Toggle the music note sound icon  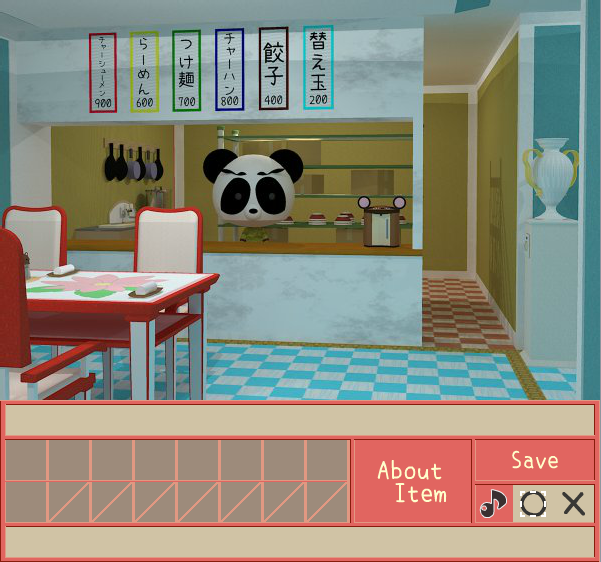[x=493, y=503]
